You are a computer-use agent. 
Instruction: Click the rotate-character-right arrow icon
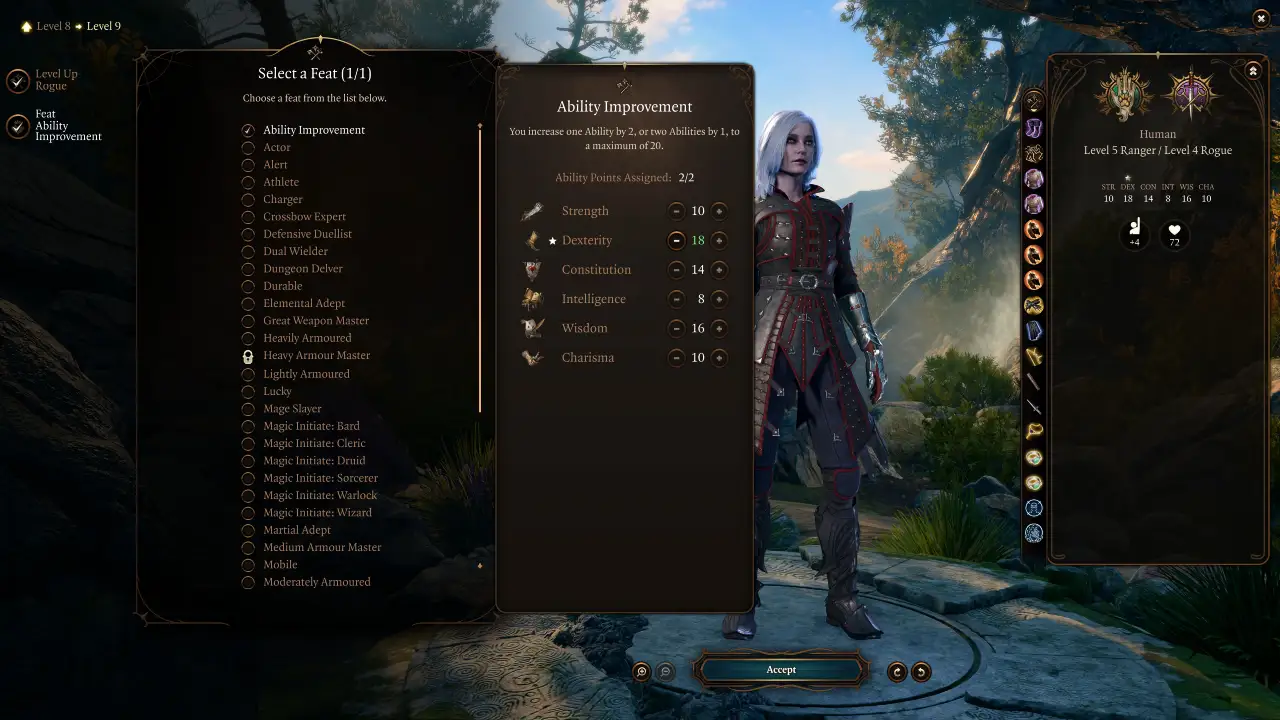896,672
